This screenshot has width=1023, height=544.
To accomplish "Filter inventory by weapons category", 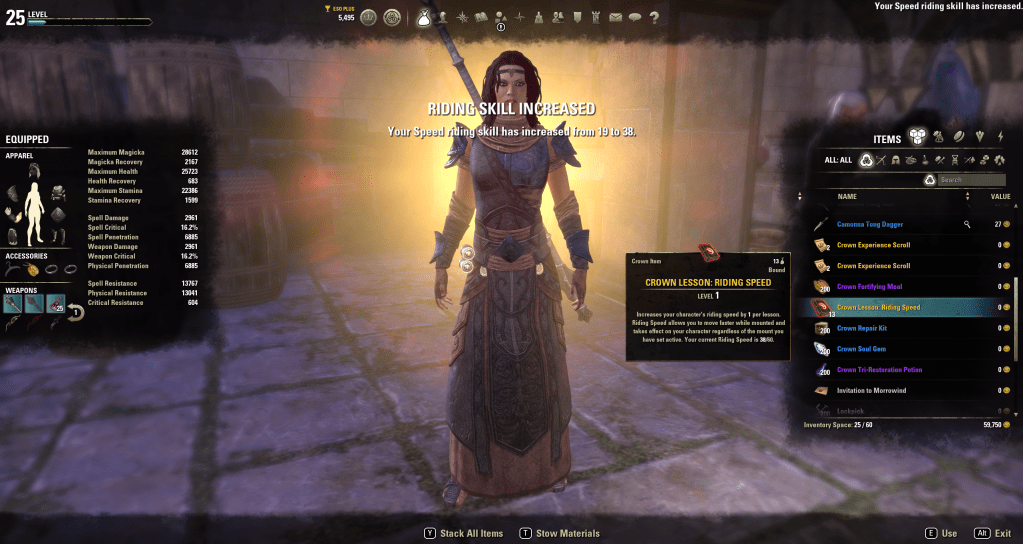I will coord(882,160).
